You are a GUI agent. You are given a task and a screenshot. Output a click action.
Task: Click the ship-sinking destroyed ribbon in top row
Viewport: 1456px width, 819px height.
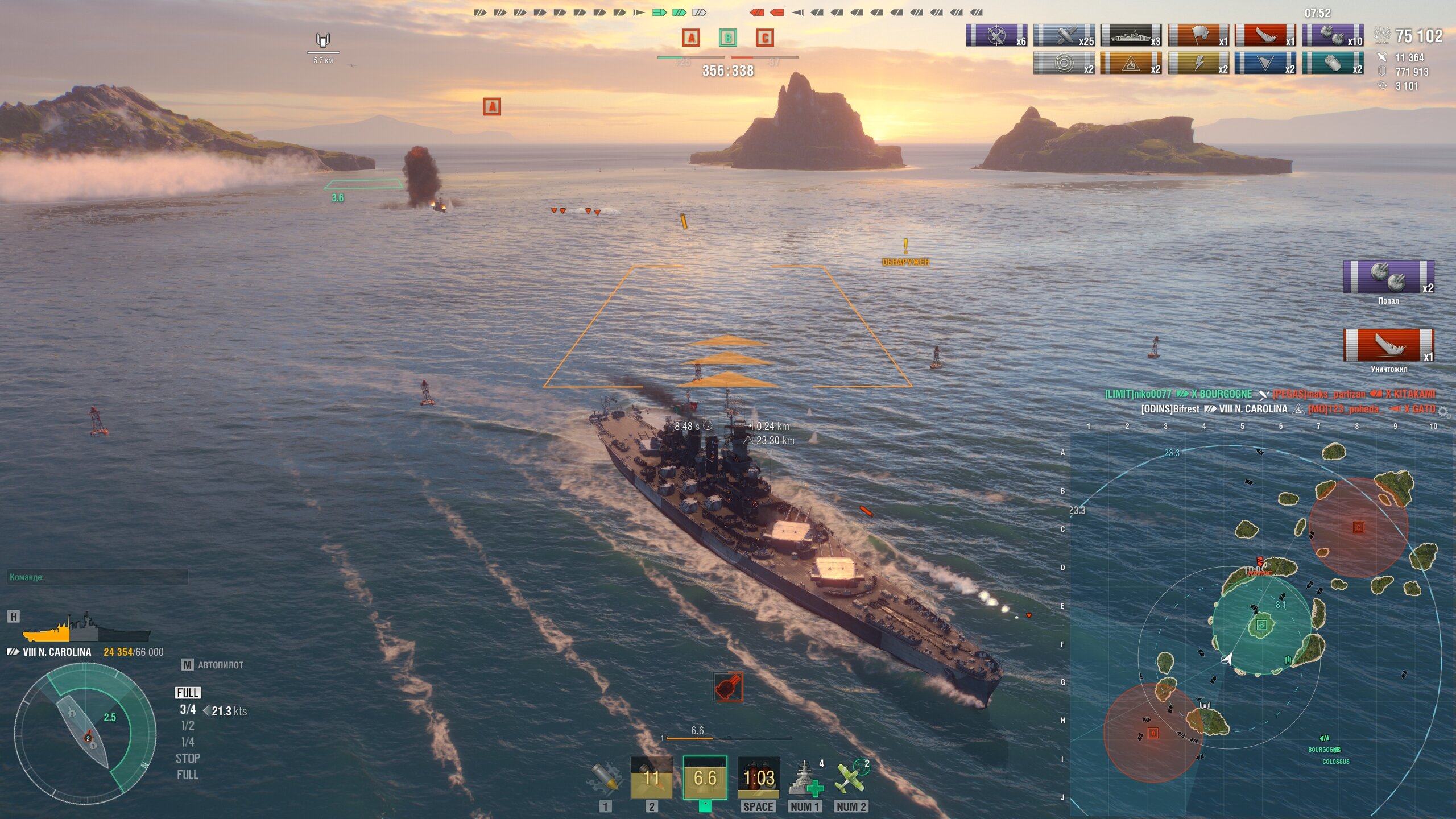point(1265,35)
